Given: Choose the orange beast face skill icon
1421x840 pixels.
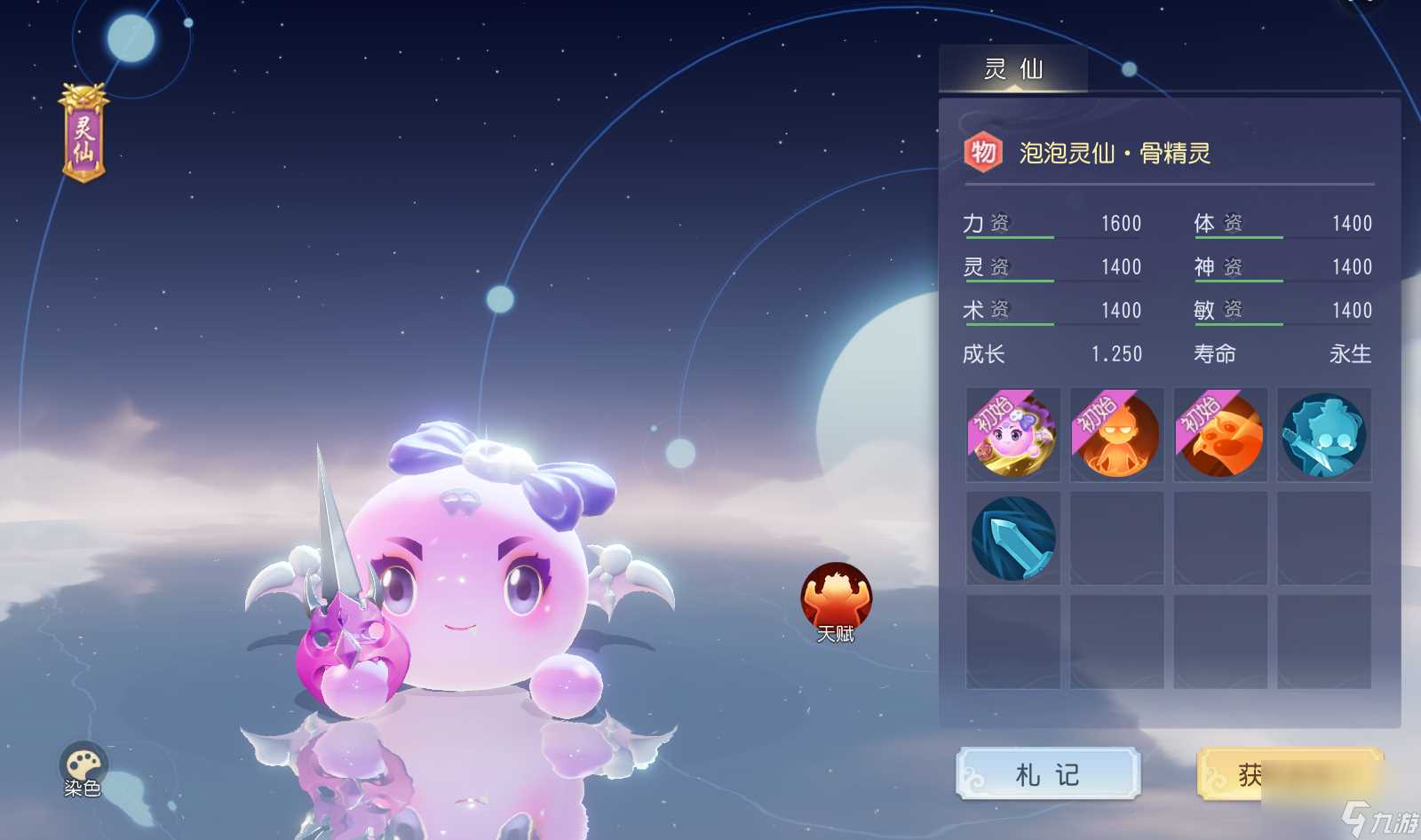Looking at the screenshot, I should pyautogui.click(x=1220, y=435).
